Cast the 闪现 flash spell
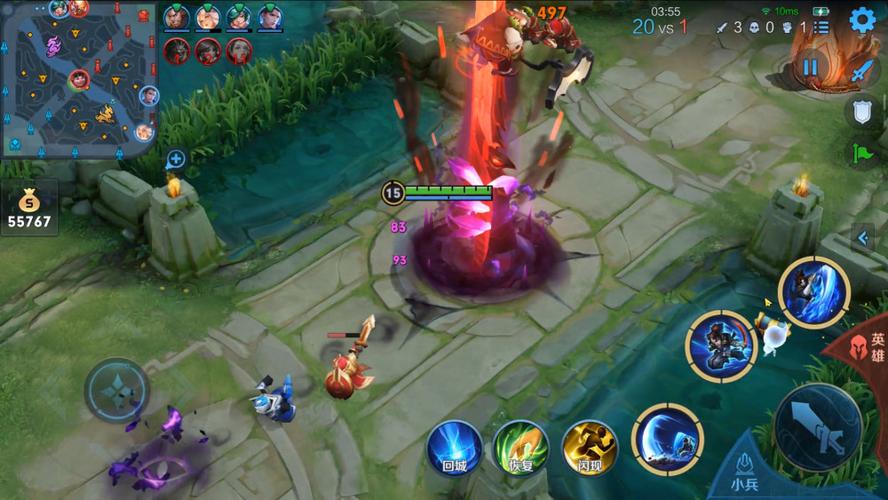This screenshot has width=888, height=500. click(589, 446)
